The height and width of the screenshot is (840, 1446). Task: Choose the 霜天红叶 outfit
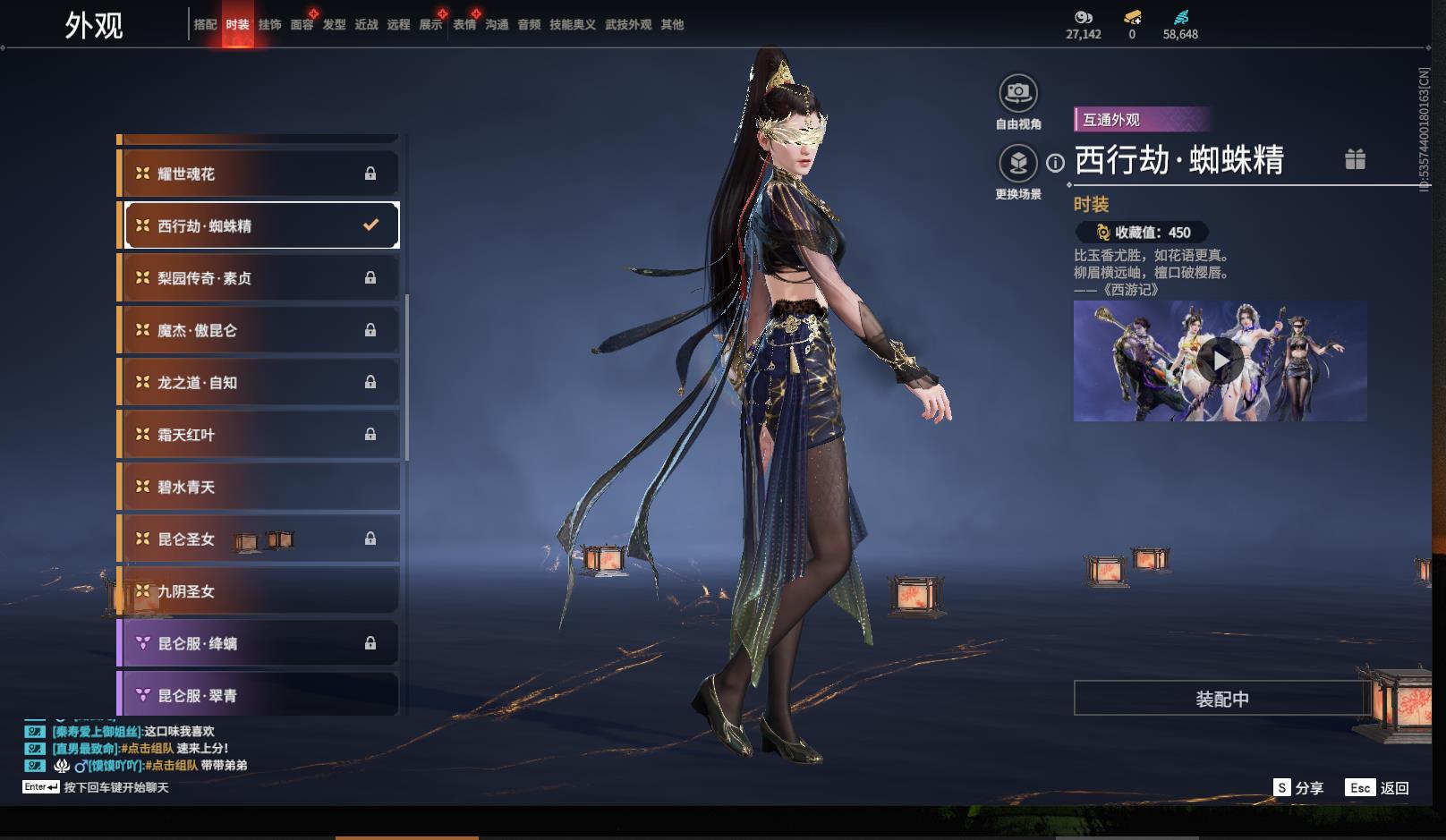[259, 435]
